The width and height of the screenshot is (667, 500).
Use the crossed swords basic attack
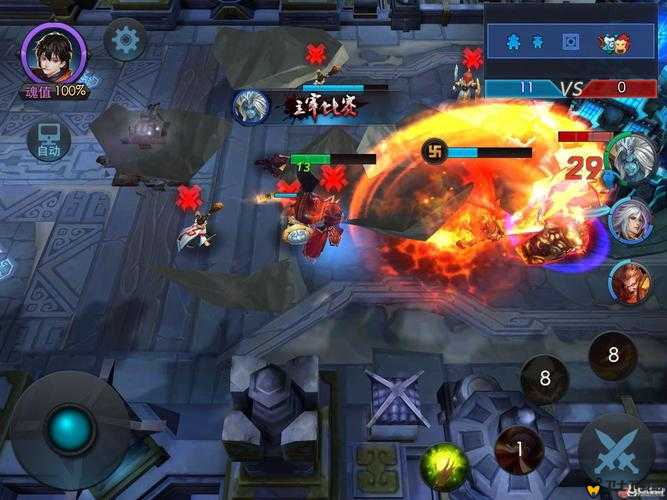[617, 449]
